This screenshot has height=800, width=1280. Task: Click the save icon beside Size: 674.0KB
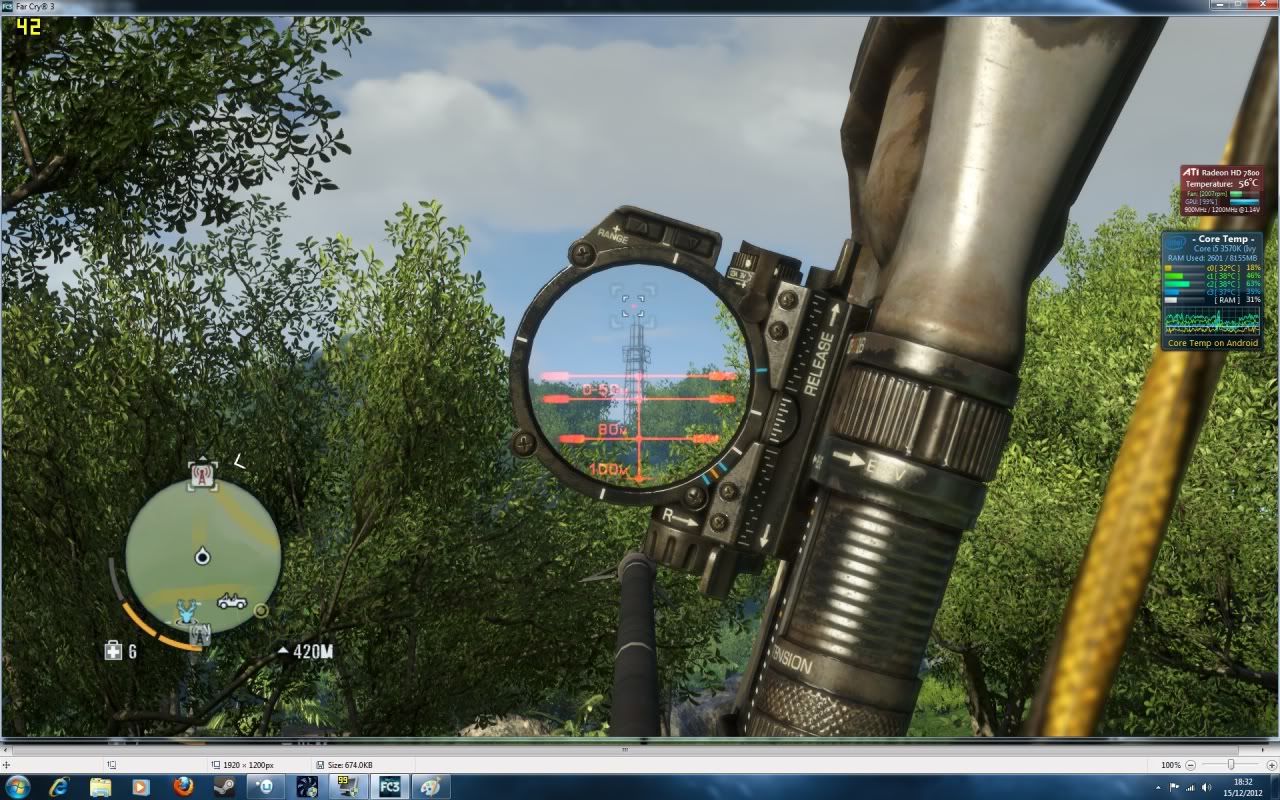pyautogui.click(x=318, y=766)
